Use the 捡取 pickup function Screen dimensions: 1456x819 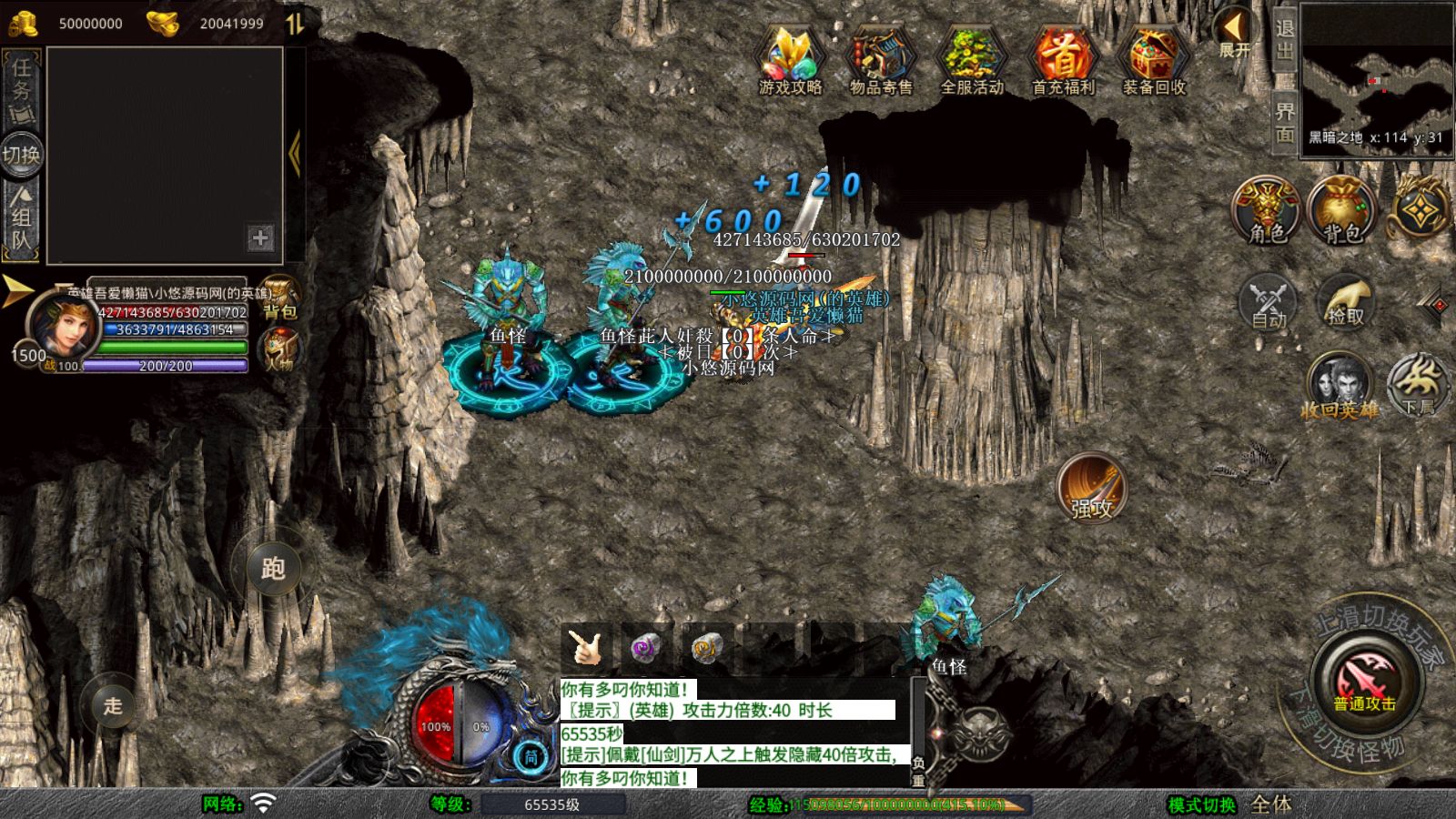click(1344, 303)
